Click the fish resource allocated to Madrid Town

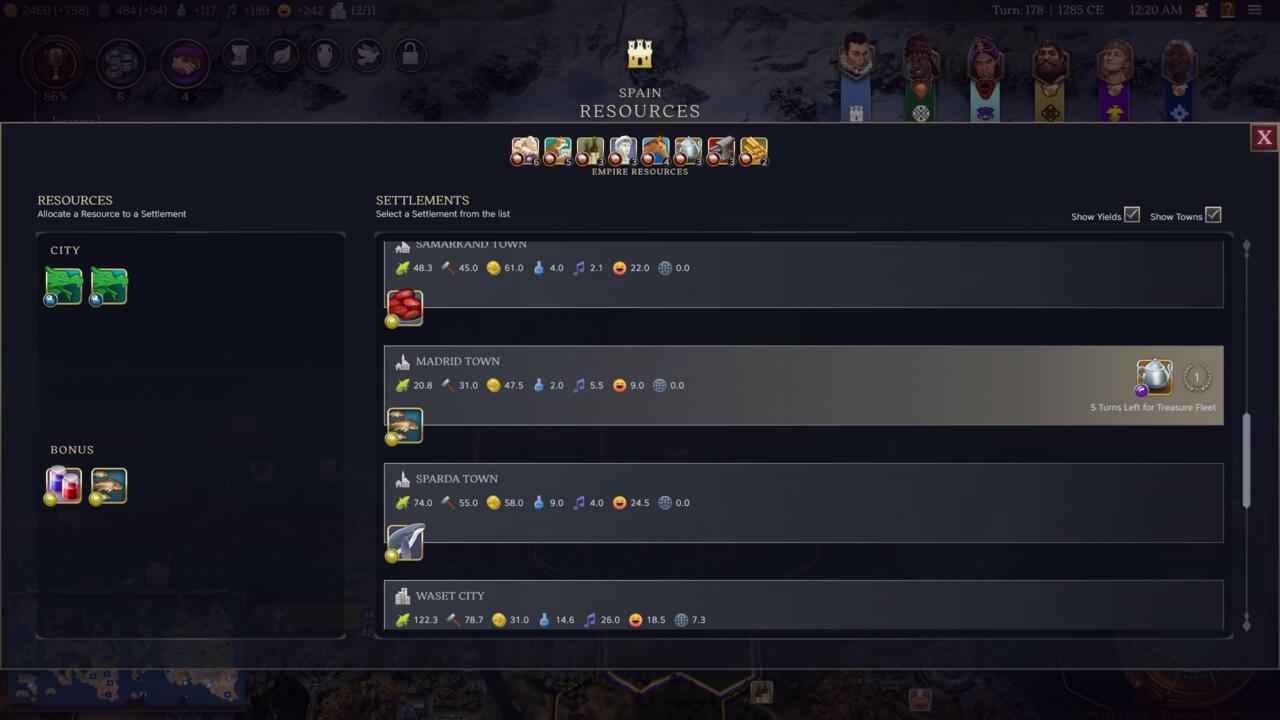pyautogui.click(x=404, y=425)
